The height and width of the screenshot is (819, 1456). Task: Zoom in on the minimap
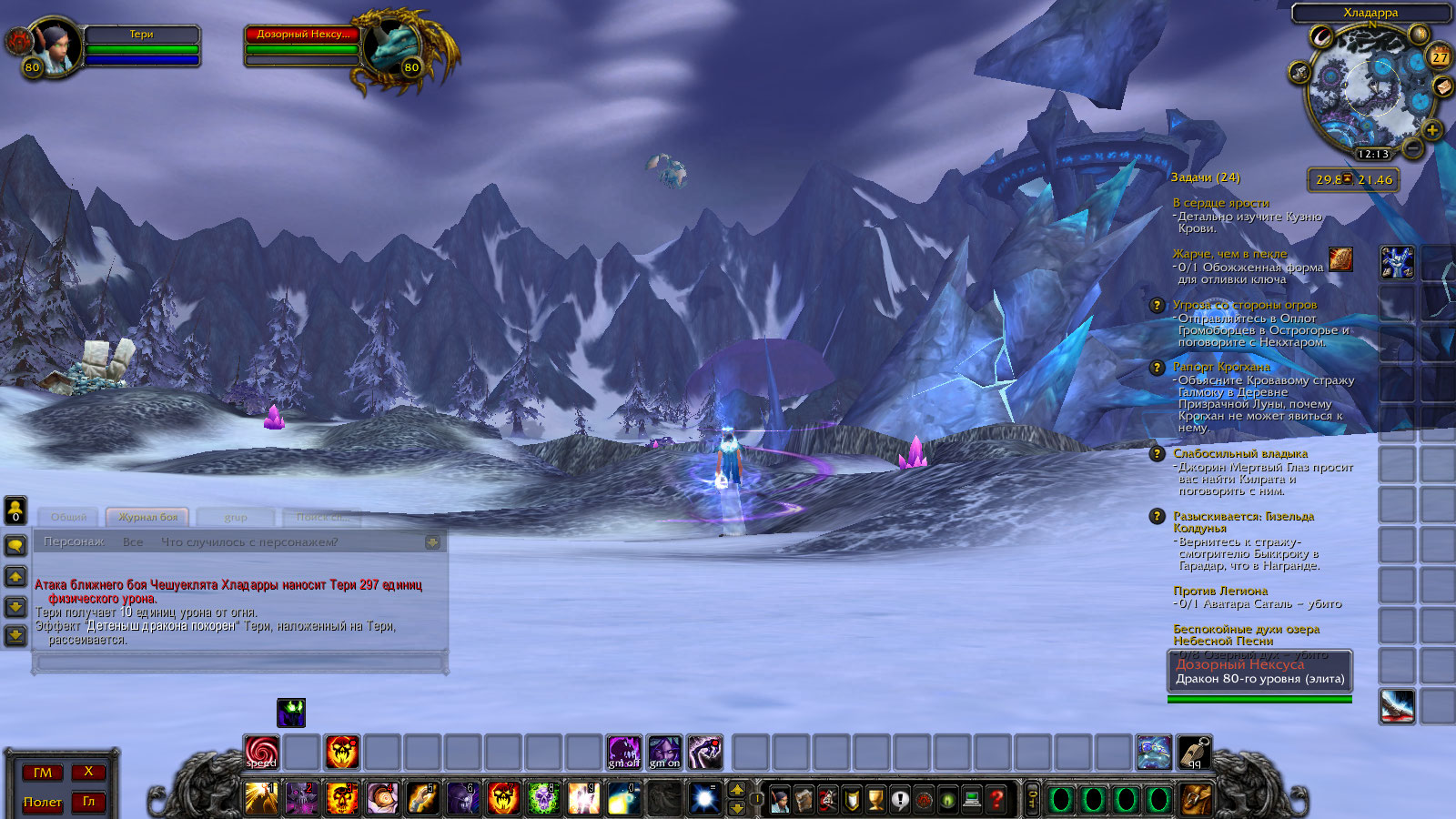pos(1431,130)
